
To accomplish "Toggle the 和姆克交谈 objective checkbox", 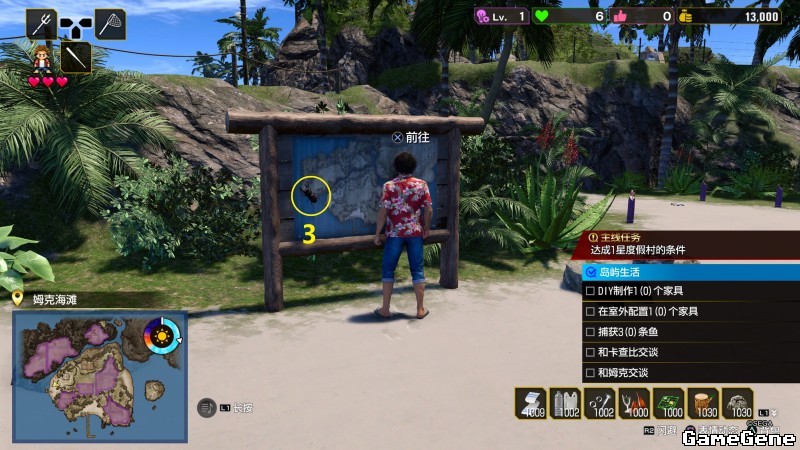I will 591,372.
